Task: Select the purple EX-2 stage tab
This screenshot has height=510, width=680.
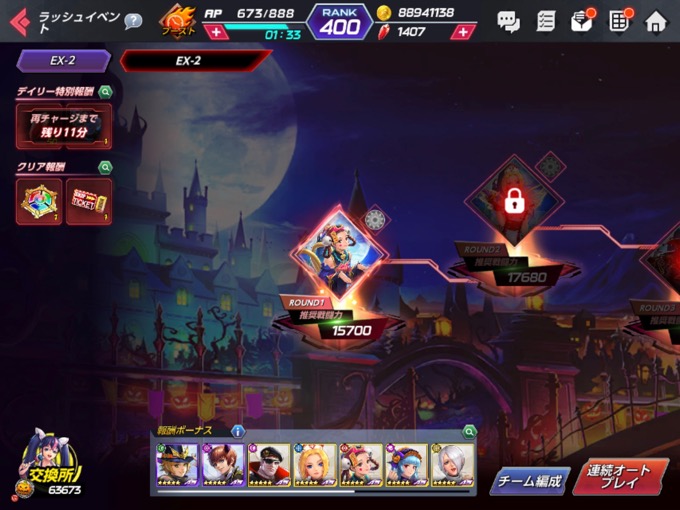Action: point(63,61)
